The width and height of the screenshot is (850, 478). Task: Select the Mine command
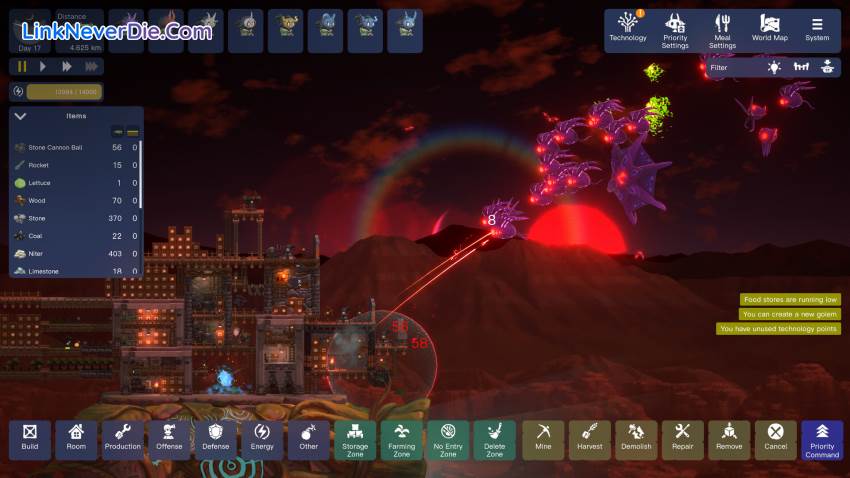pos(543,439)
